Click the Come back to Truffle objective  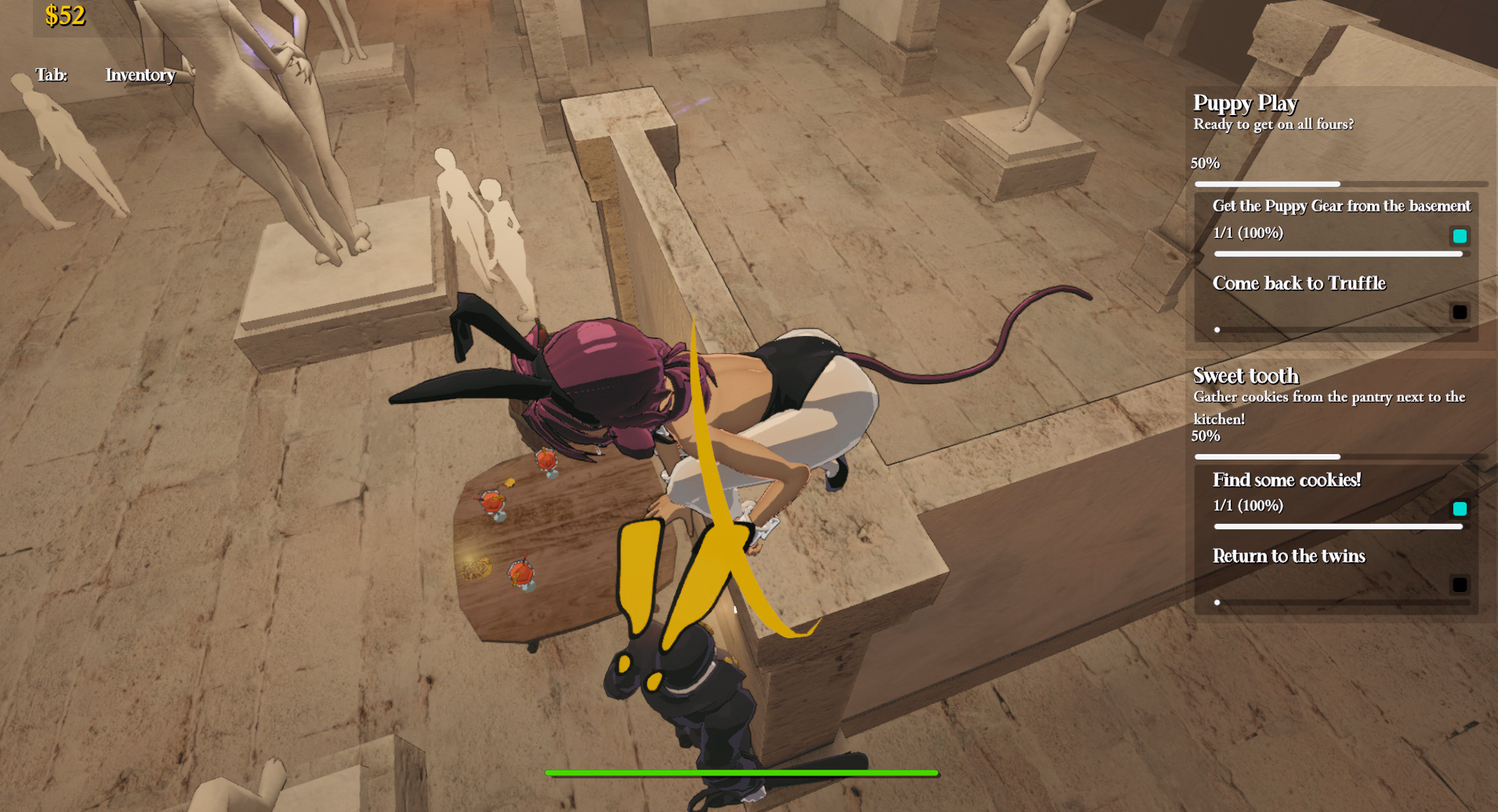pos(1299,283)
